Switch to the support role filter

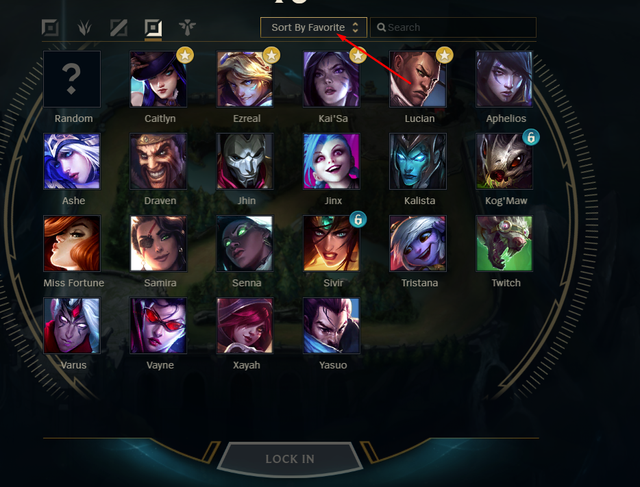(x=187, y=28)
